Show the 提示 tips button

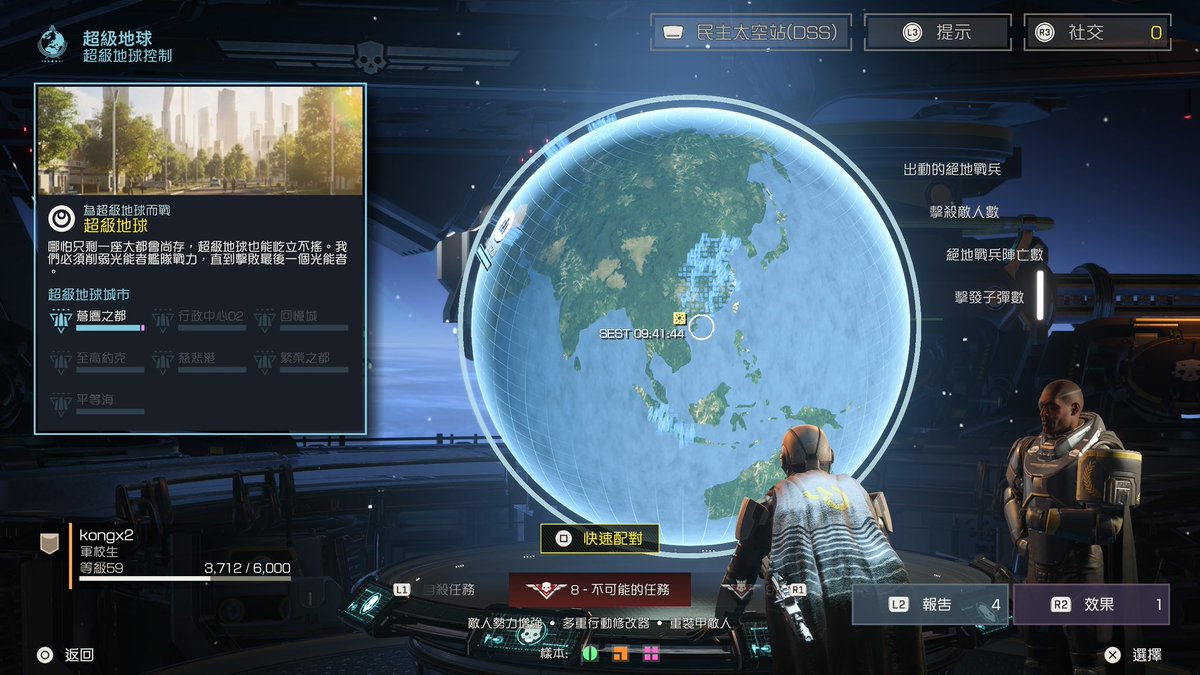click(937, 32)
